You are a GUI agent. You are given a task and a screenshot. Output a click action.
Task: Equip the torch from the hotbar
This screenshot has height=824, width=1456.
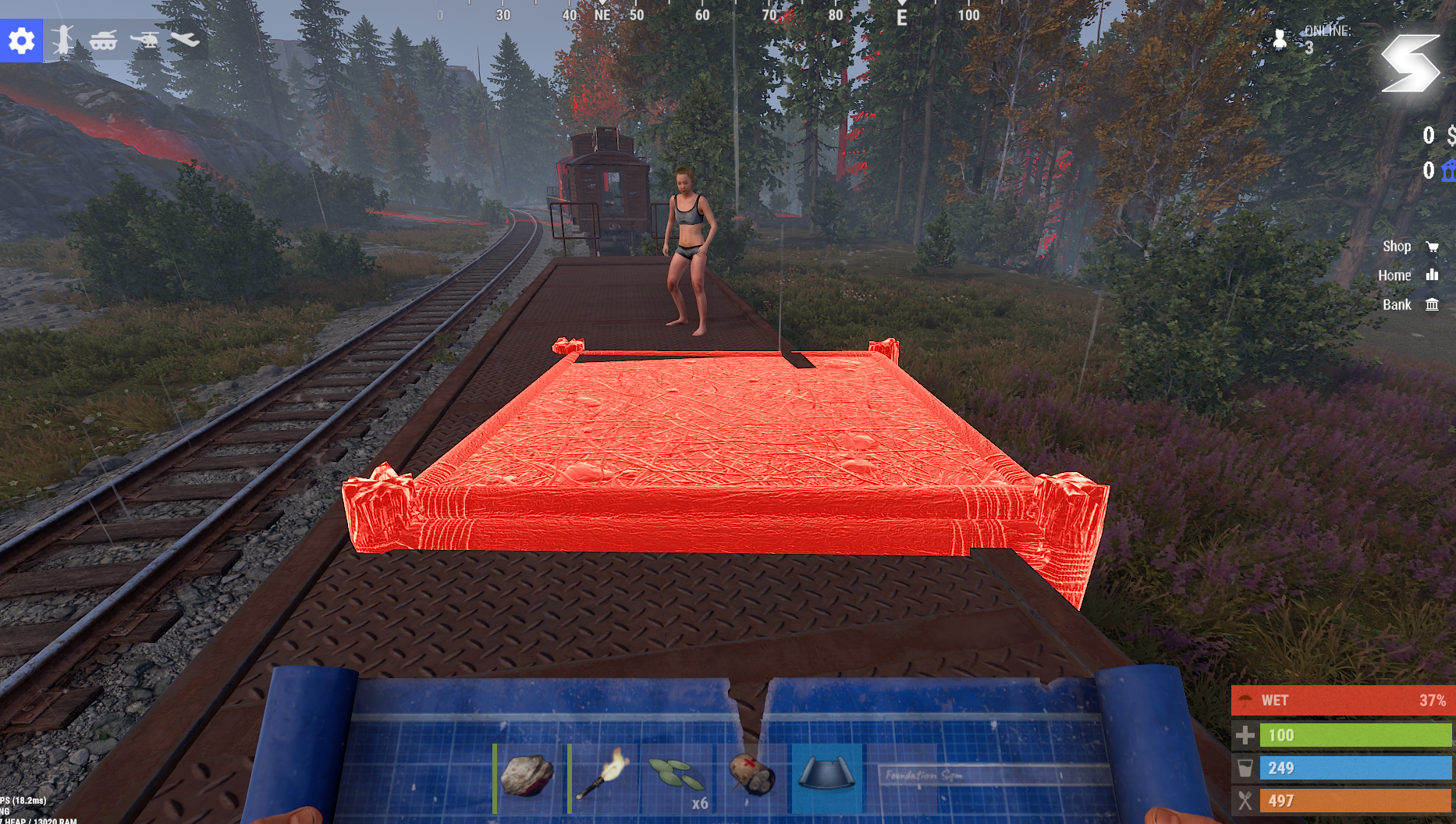pyautogui.click(x=602, y=777)
